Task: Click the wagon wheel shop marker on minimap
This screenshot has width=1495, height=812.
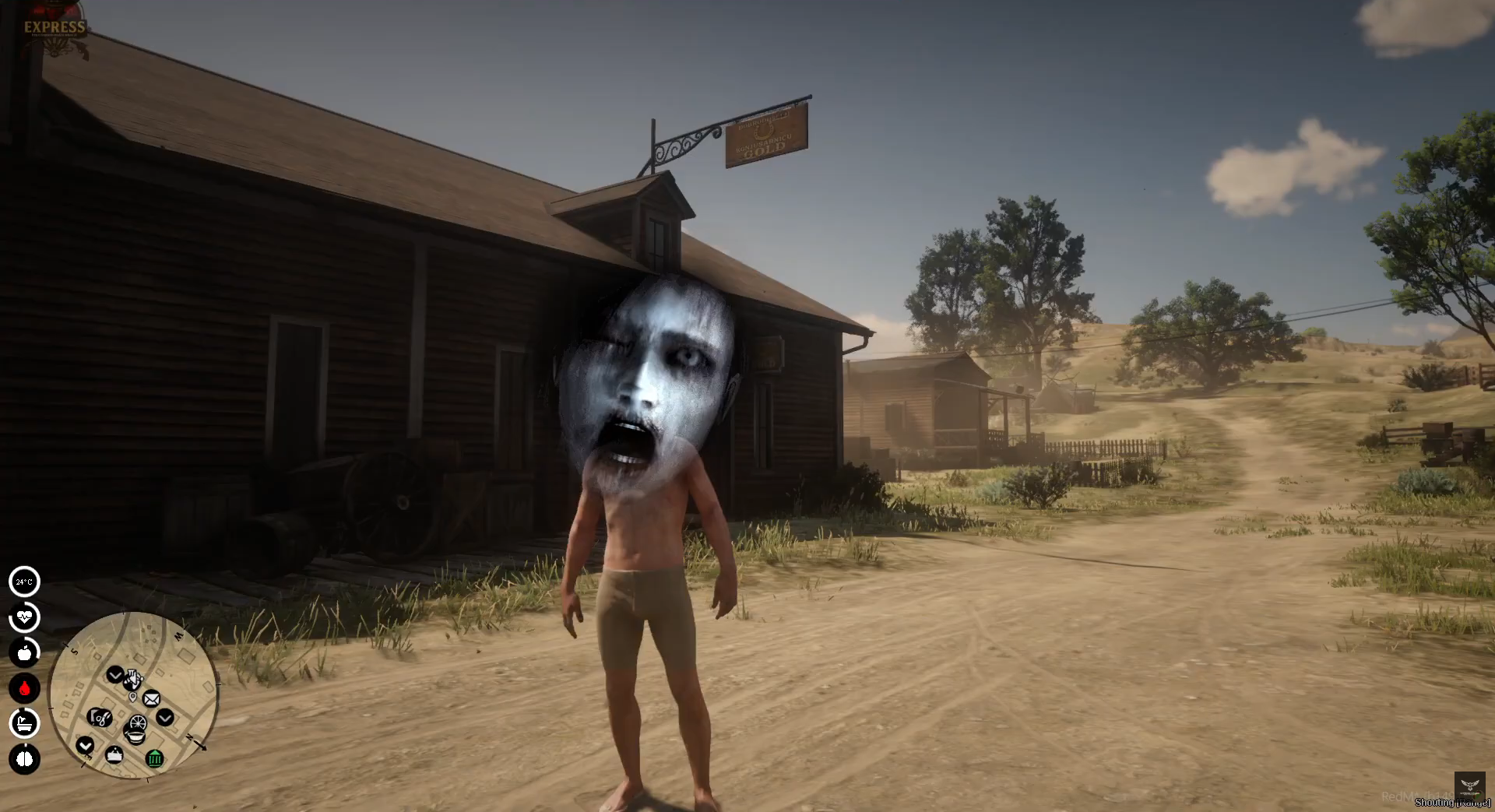Action: (x=138, y=723)
